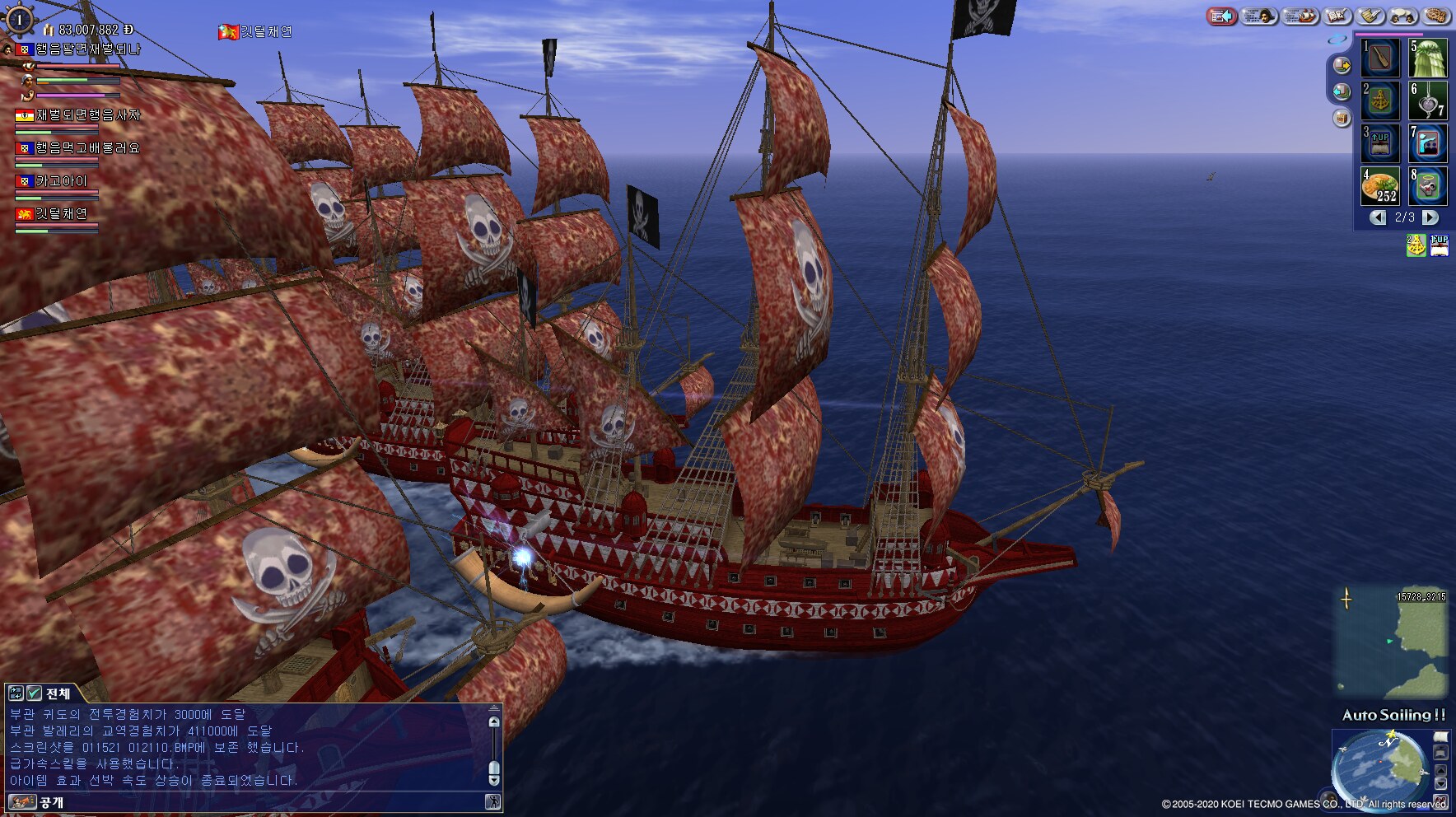Select party member 깃털채연 in the list
Screen dimensions: 1456x817
coord(60,214)
